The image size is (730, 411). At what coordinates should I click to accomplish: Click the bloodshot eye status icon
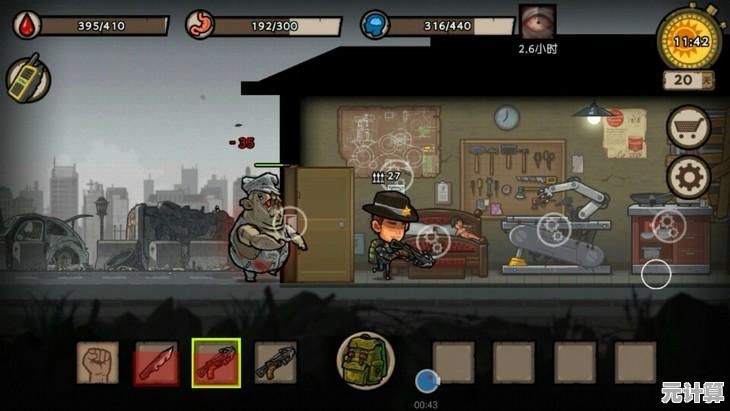(538, 22)
